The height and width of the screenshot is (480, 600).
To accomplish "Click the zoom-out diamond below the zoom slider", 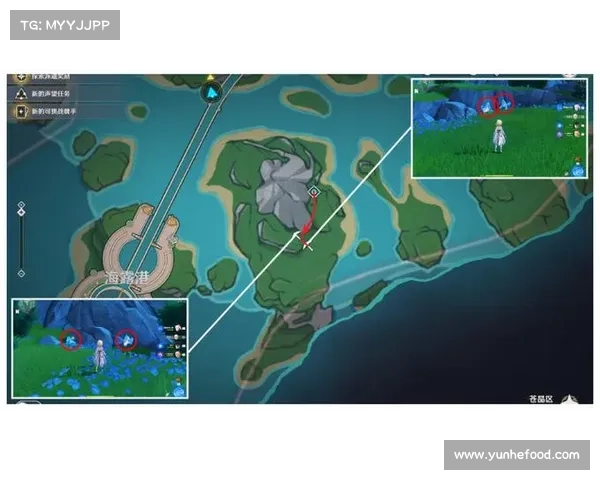I will point(21,272).
